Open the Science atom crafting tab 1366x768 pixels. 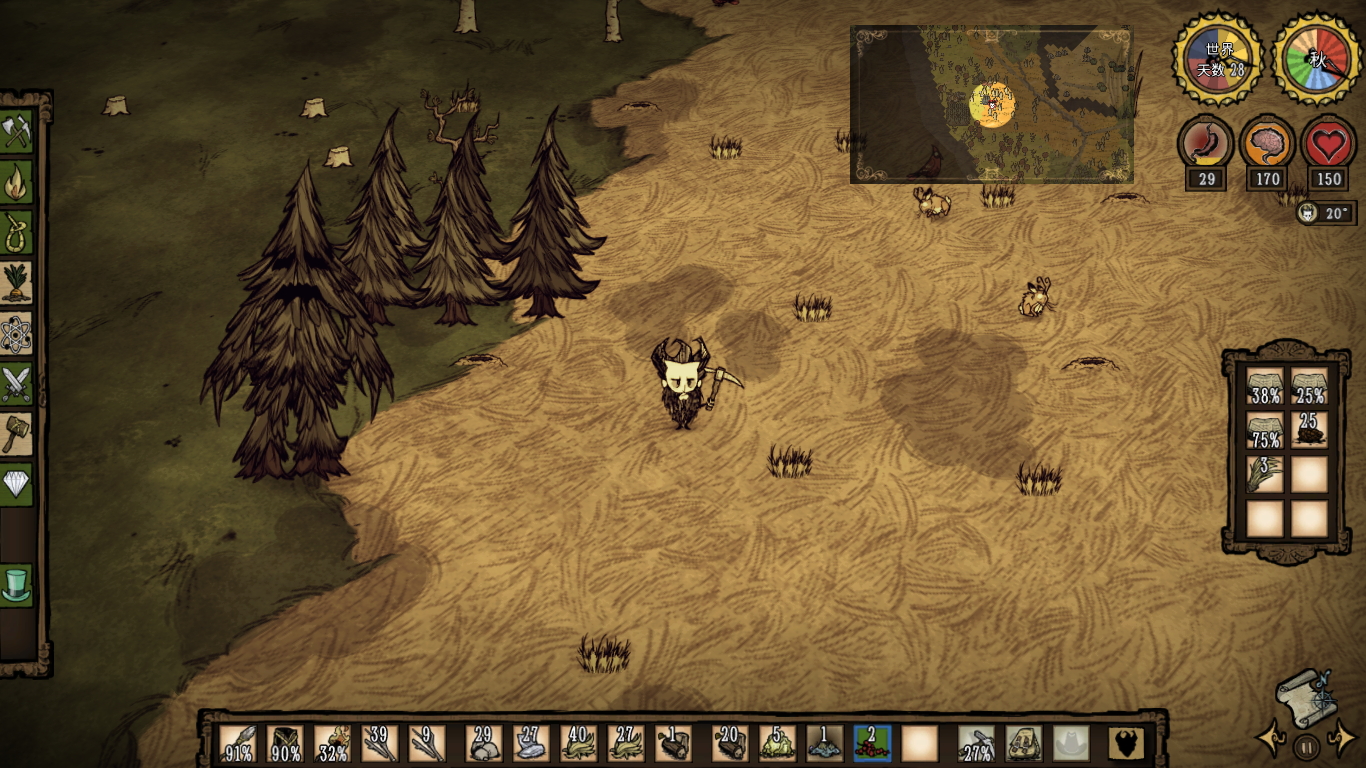click(x=17, y=333)
